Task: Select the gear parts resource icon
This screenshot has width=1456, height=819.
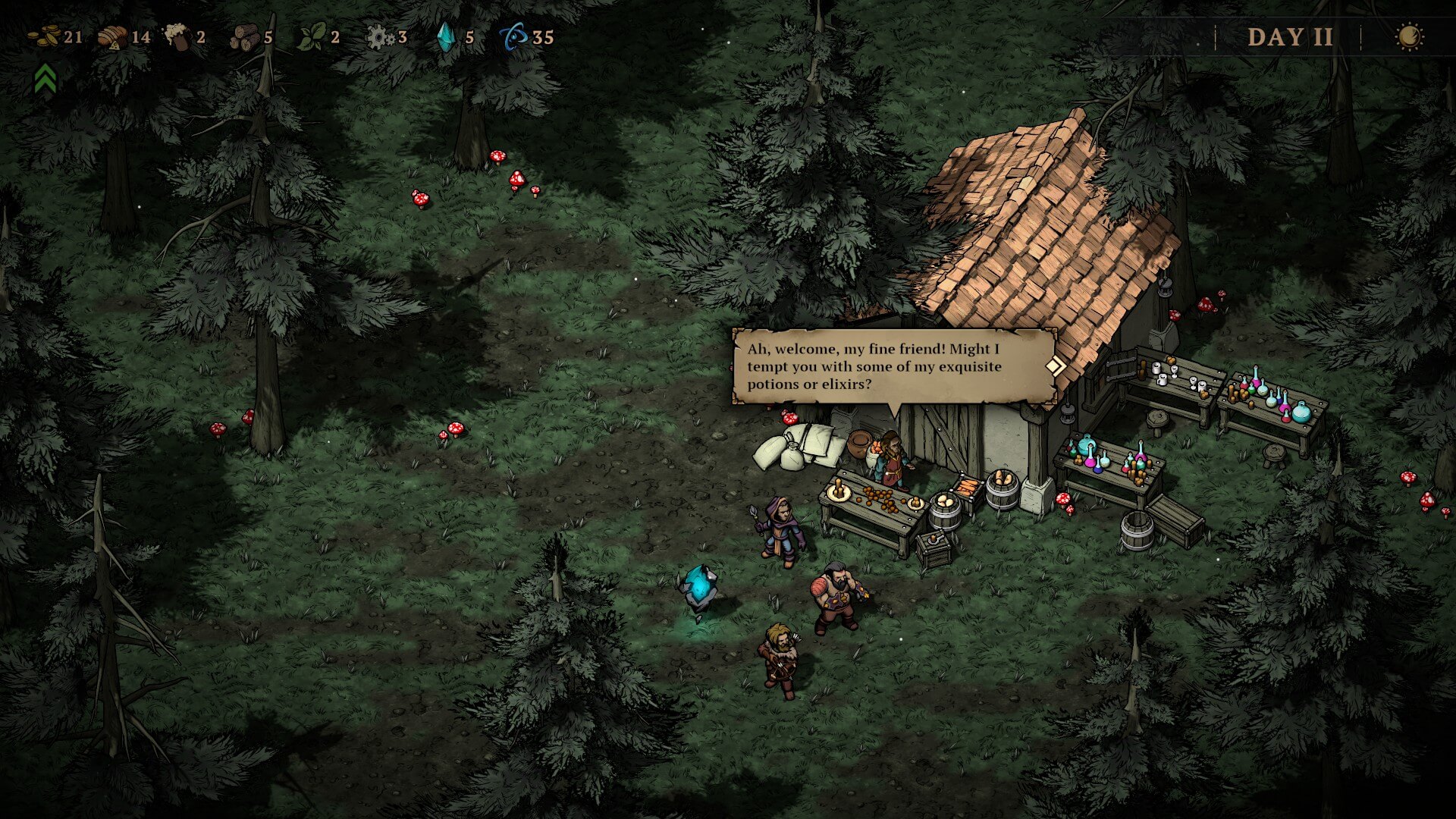Action: coord(379,37)
